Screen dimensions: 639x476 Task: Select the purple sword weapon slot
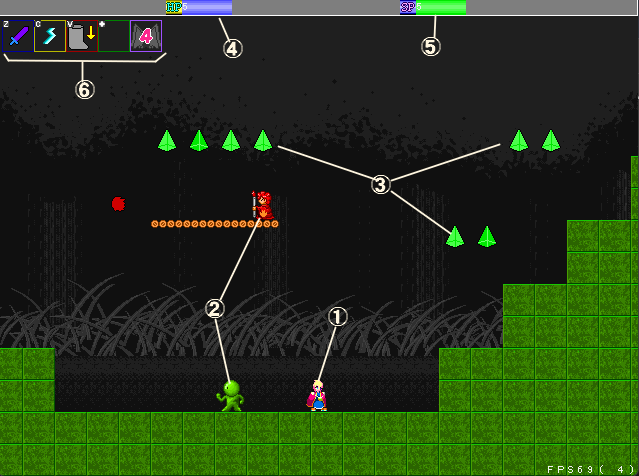click(18, 37)
